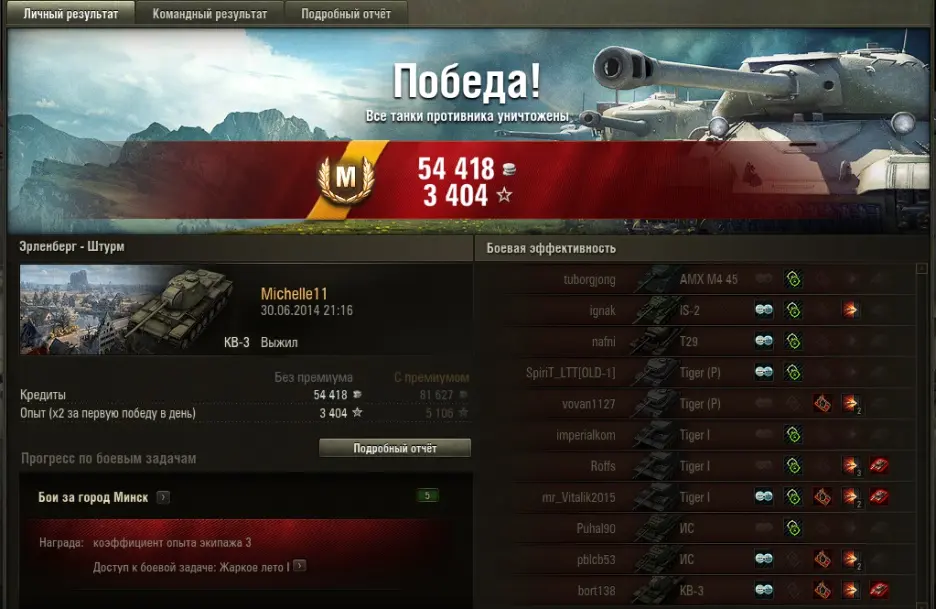Select the ignak IS-2 row
The width and height of the screenshot is (936, 609).
click(700, 311)
